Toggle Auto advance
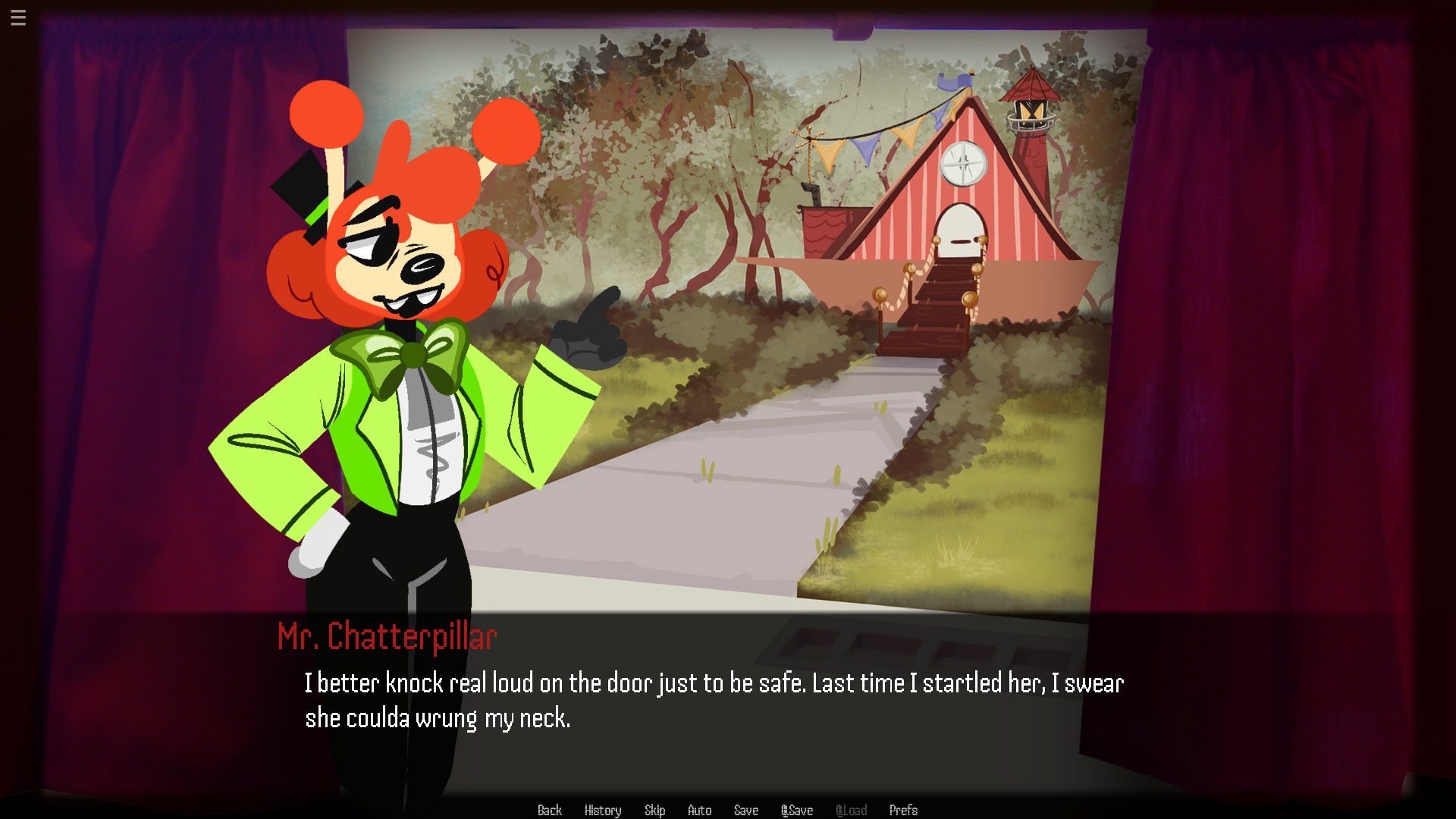The height and width of the screenshot is (819, 1456). pos(699,810)
